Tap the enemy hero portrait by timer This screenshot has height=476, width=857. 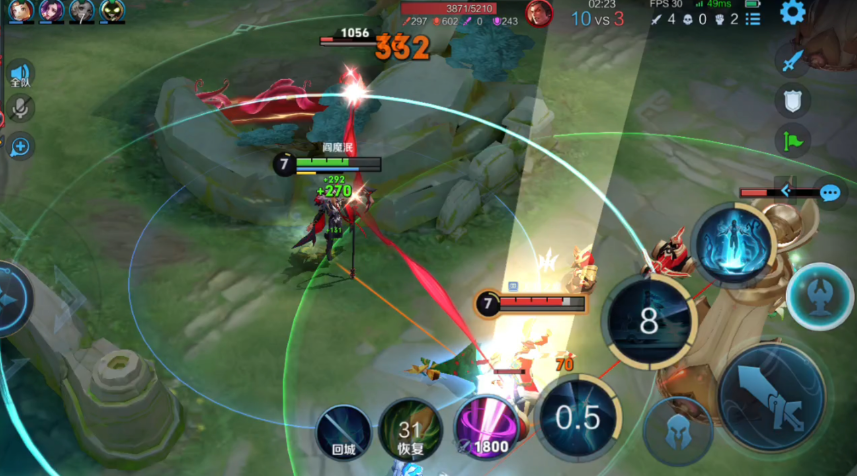tap(539, 13)
